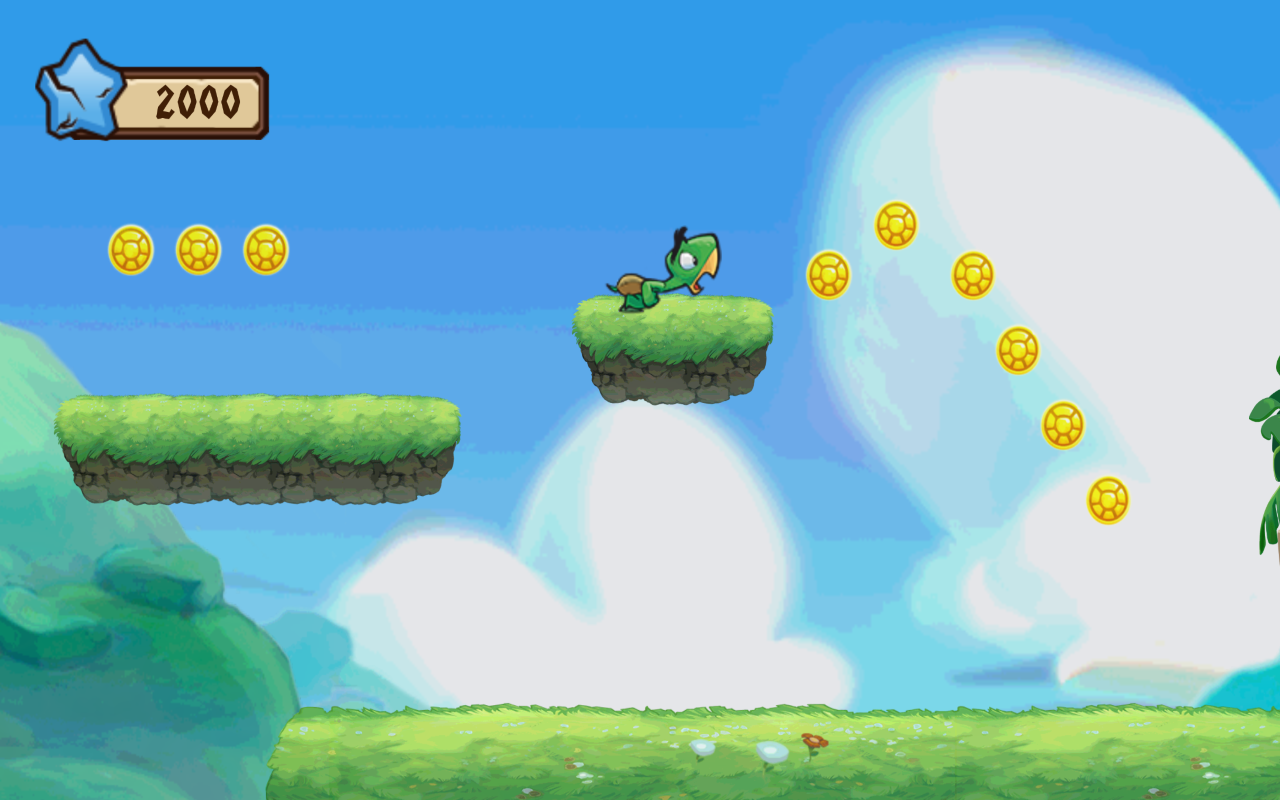1280x800 pixels.
Task: Collect the leftmost coin in the top-left row
Action: click(x=130, y=248)
